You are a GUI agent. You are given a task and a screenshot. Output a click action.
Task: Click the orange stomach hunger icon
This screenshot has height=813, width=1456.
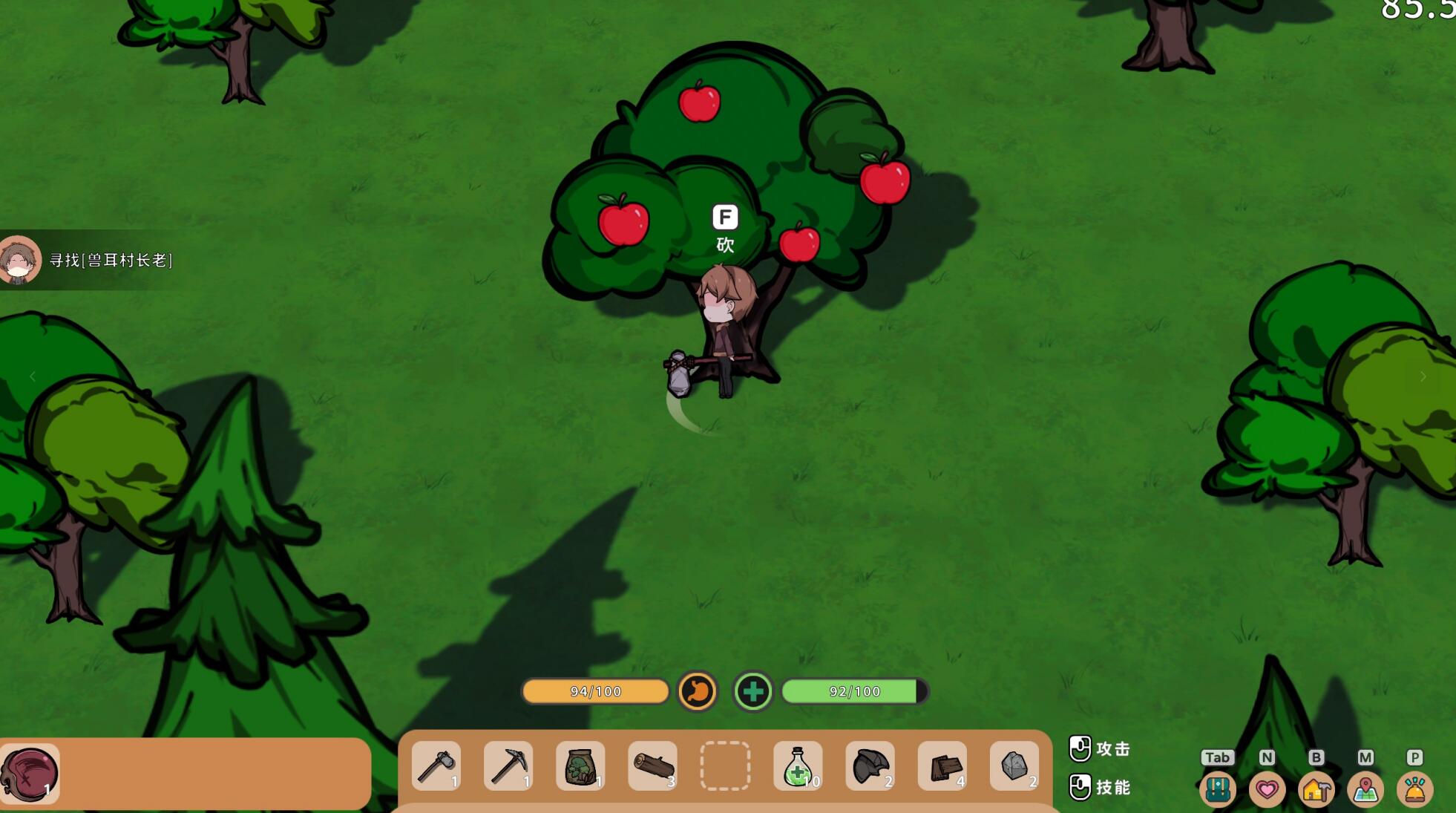pyautogui.click(x=698, y=691)
